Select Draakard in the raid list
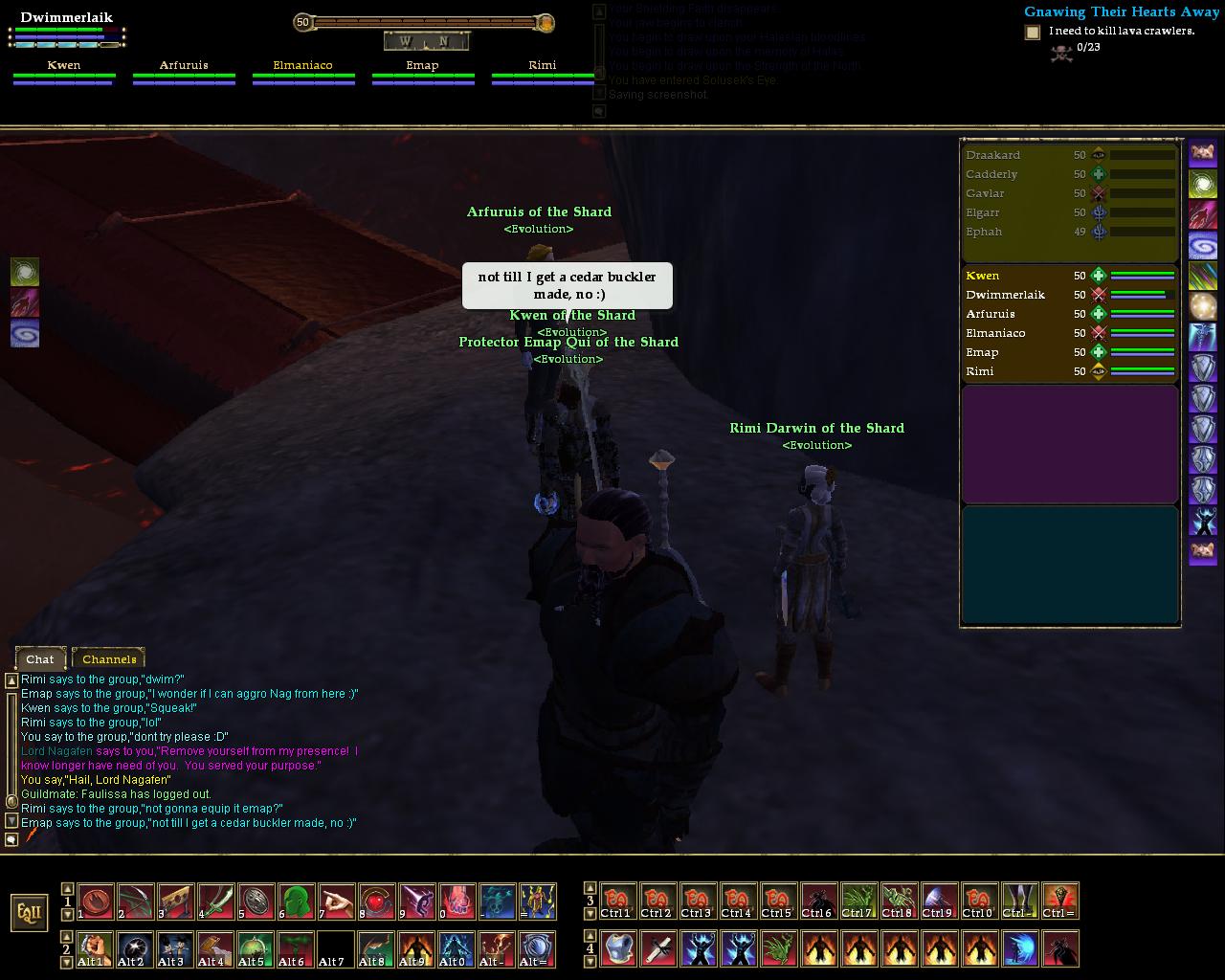1225x980 pixels. click(992, 155)
